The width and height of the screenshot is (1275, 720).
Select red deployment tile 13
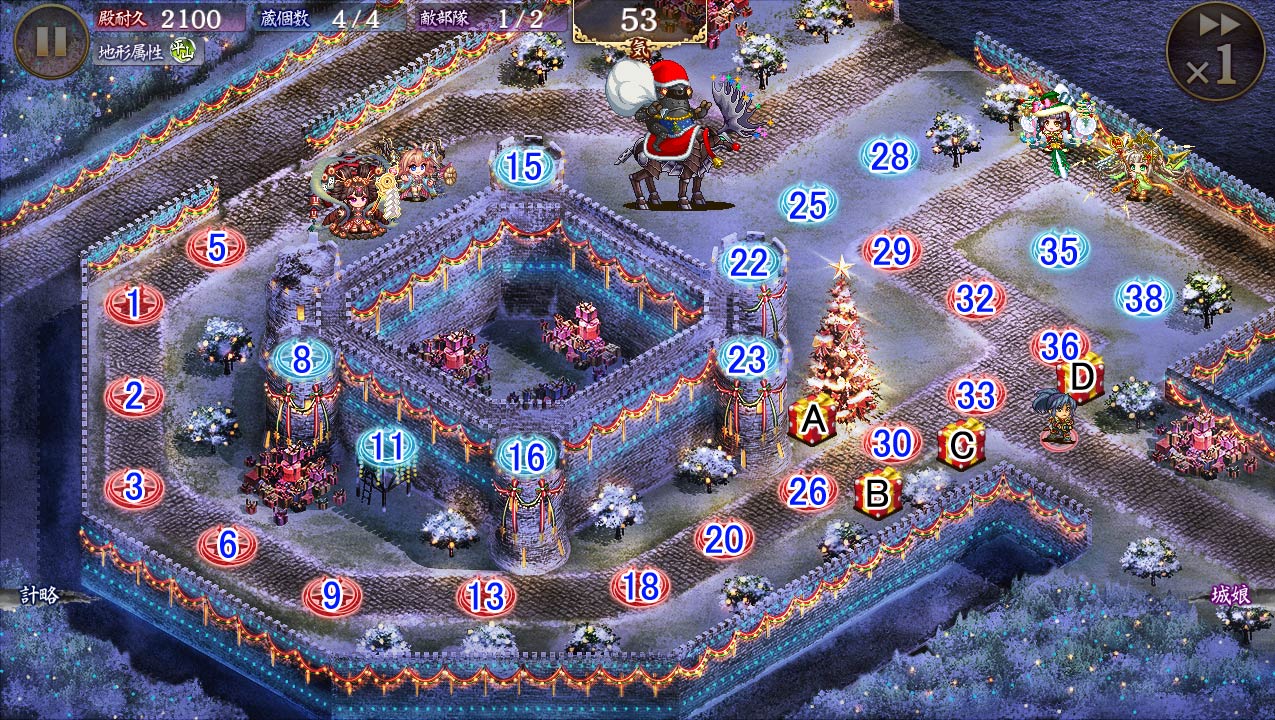(486, 597)
